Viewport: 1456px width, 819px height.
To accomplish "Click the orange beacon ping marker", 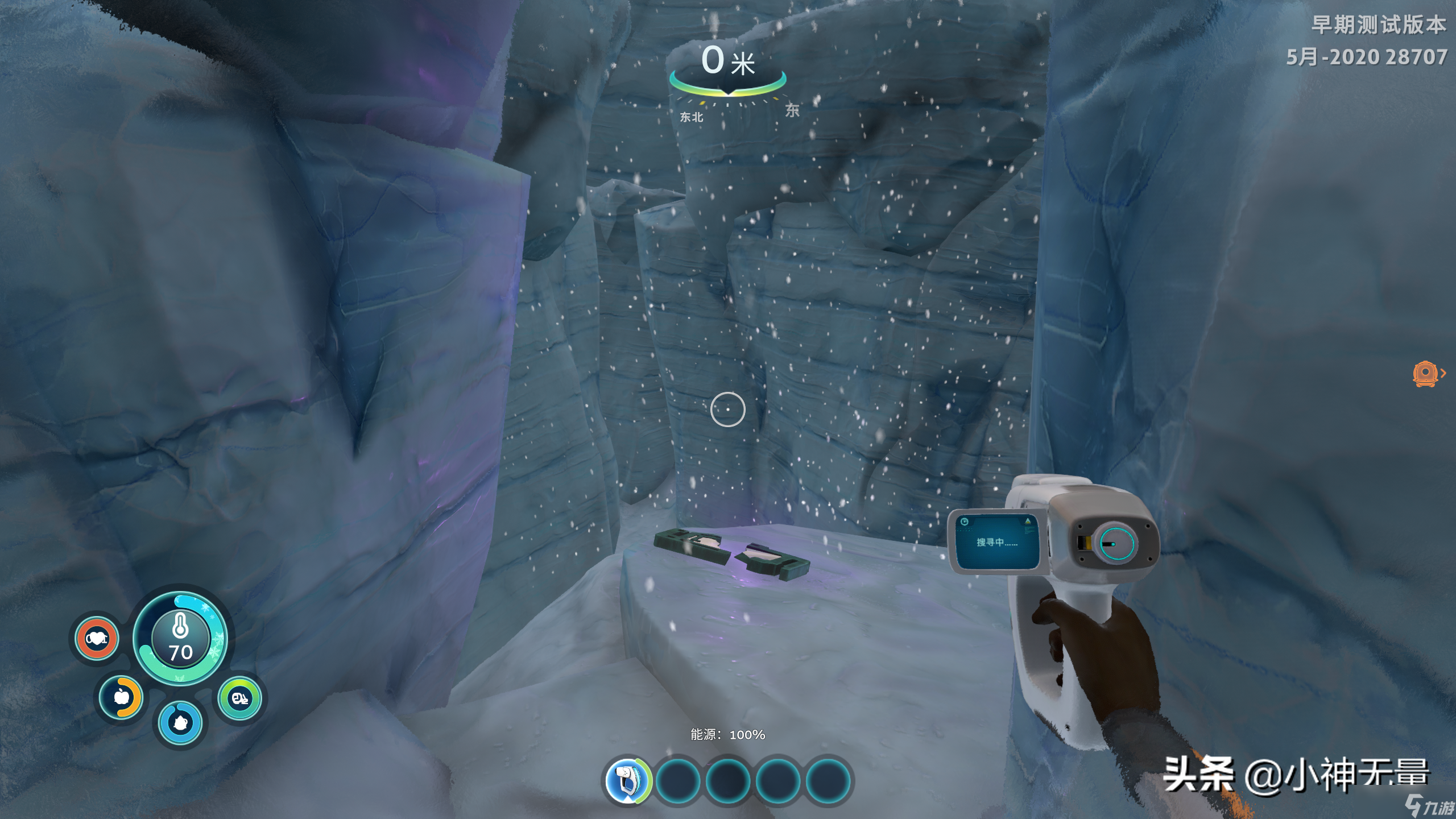I will tap(1425, 374).
